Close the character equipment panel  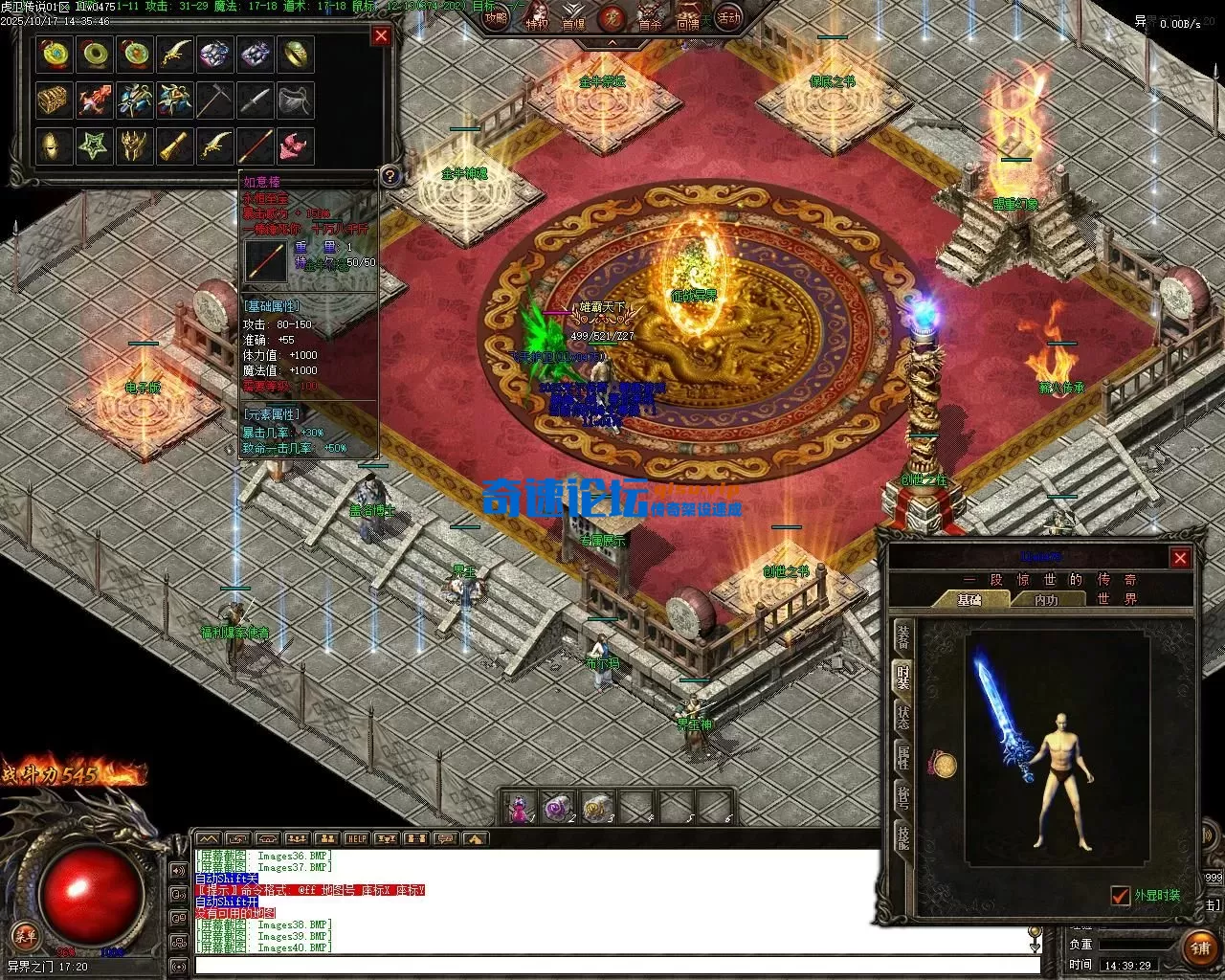[x=1180, y=558]
